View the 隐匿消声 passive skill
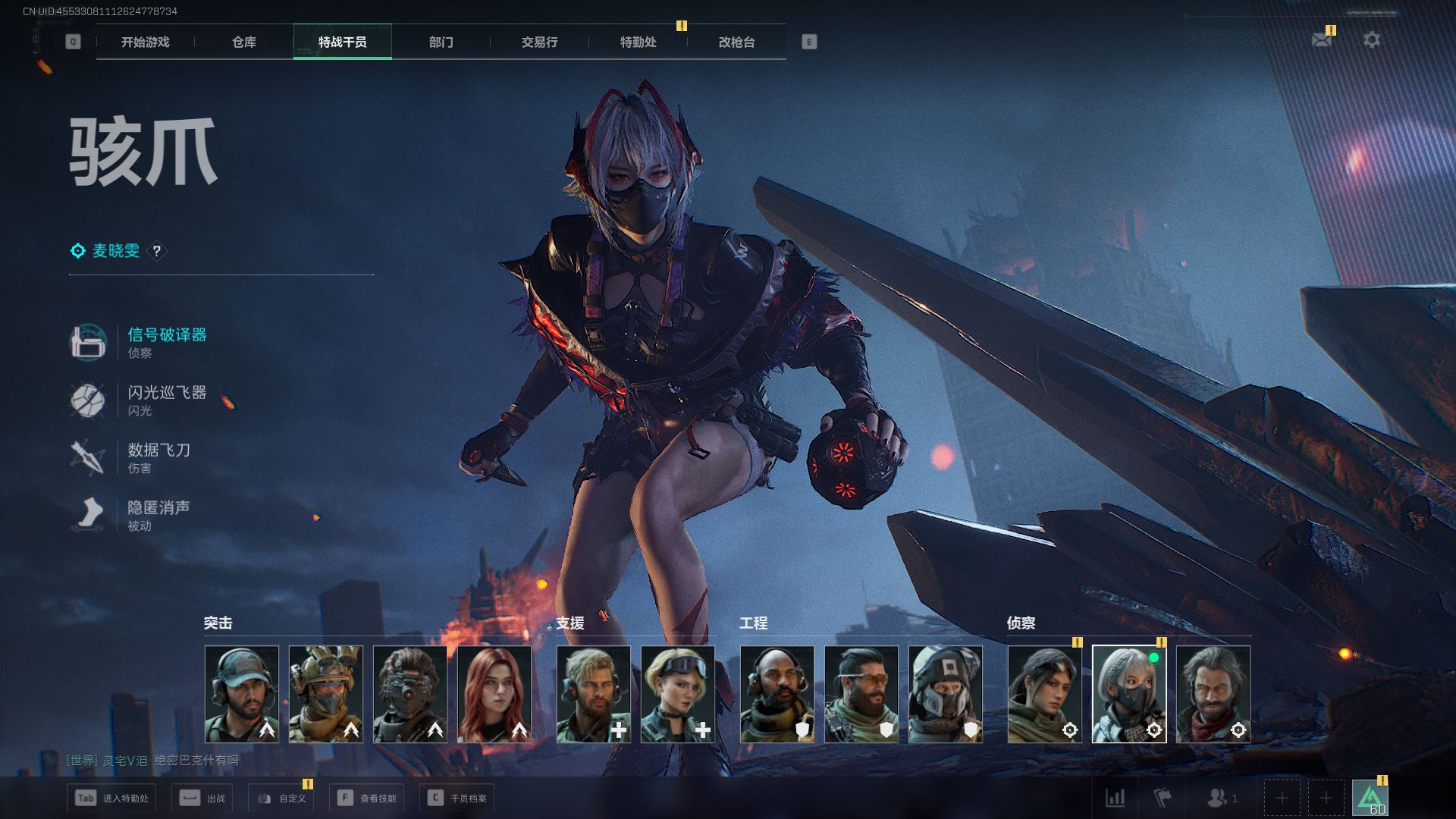Screen dimensions: 1456x819 coord(158,507)
